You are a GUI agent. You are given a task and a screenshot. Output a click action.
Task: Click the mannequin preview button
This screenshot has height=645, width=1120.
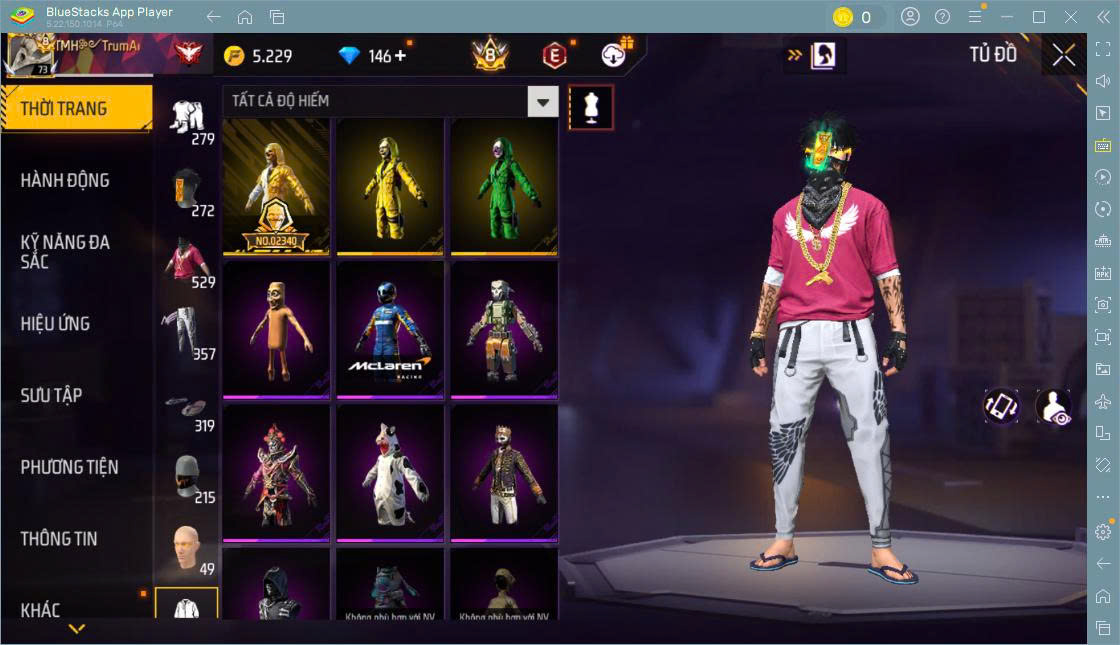[x=591, y=108]
